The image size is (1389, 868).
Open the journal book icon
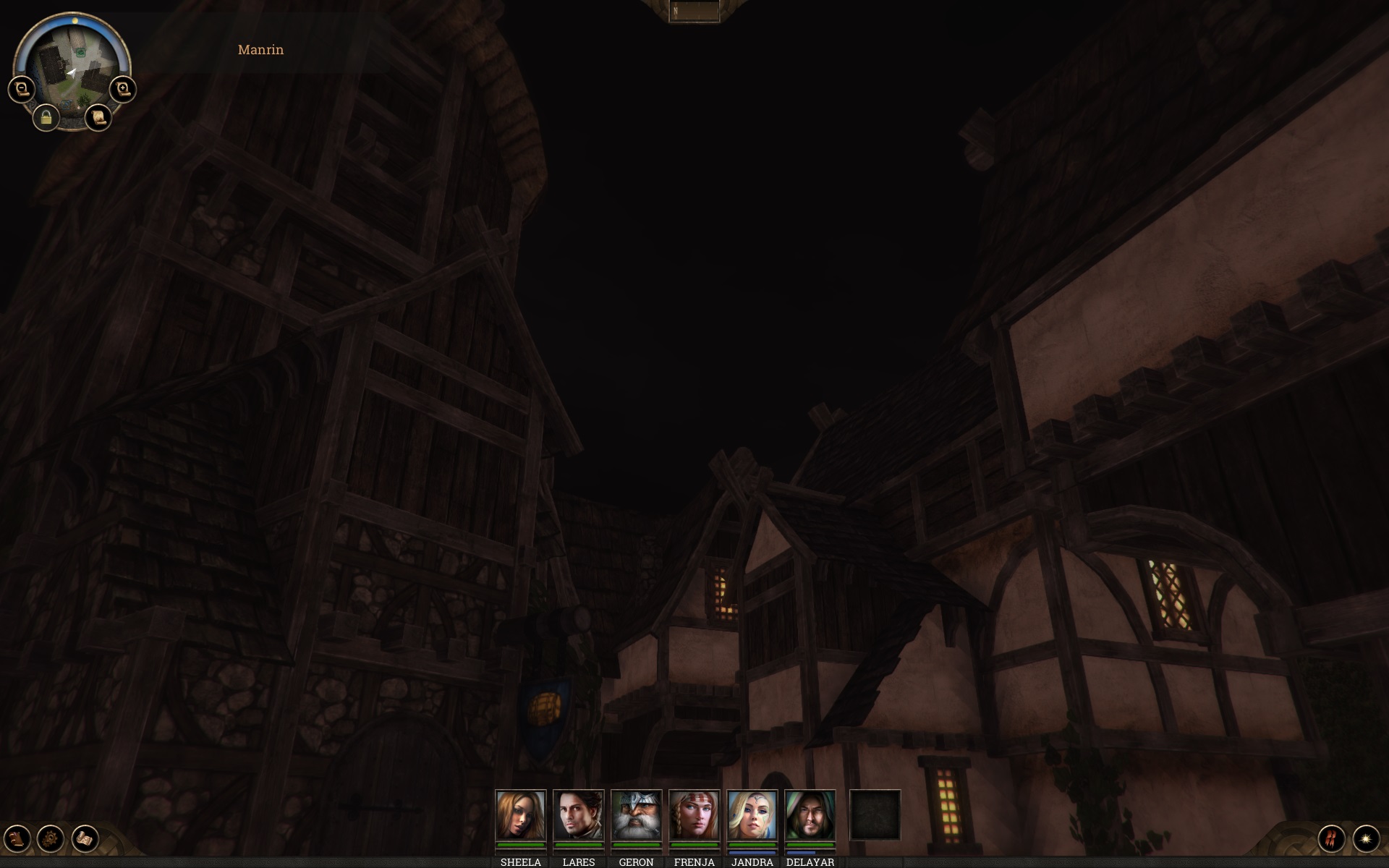(x=17, y=838)
